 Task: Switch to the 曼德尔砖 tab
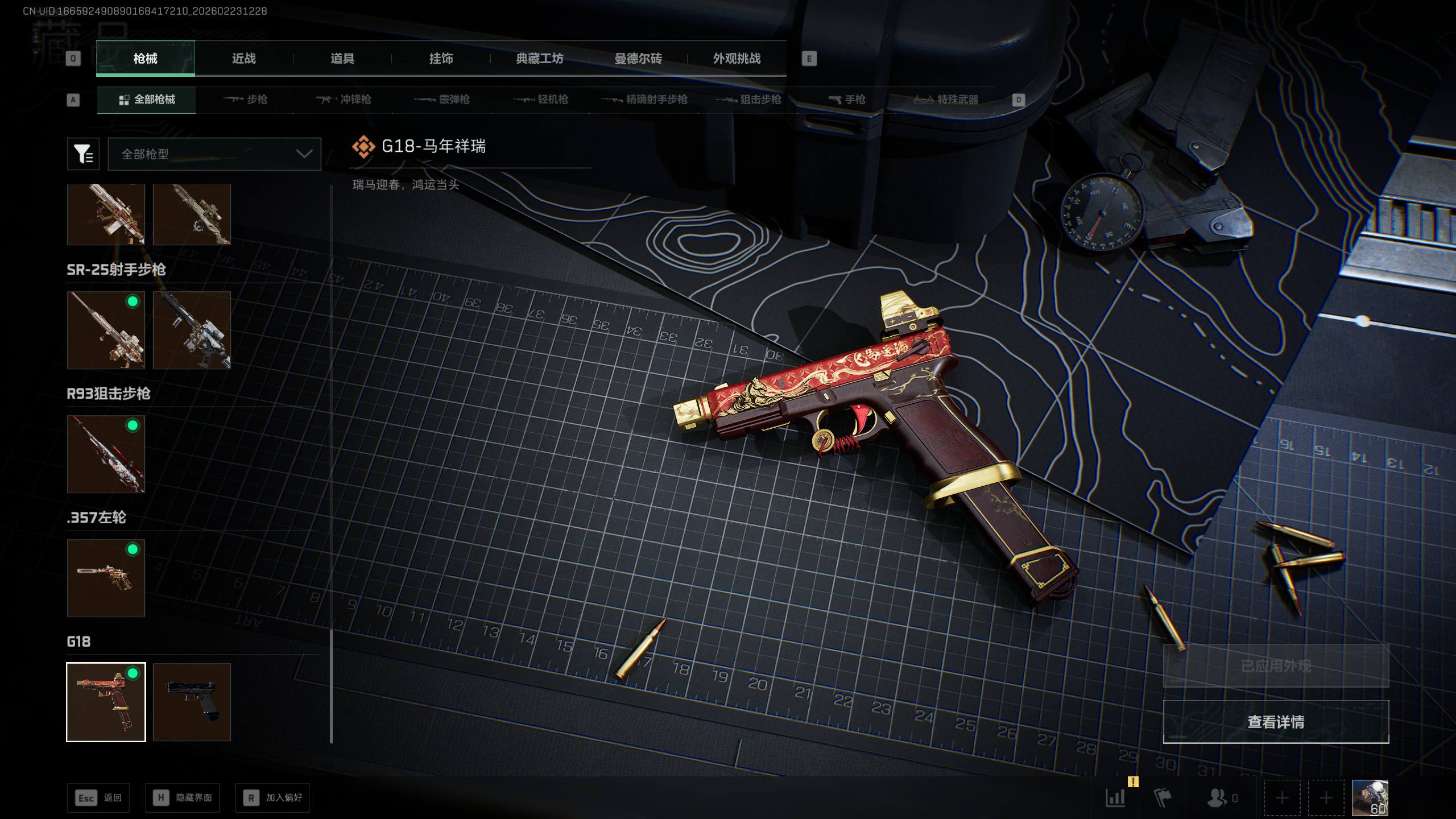[638, 59]
